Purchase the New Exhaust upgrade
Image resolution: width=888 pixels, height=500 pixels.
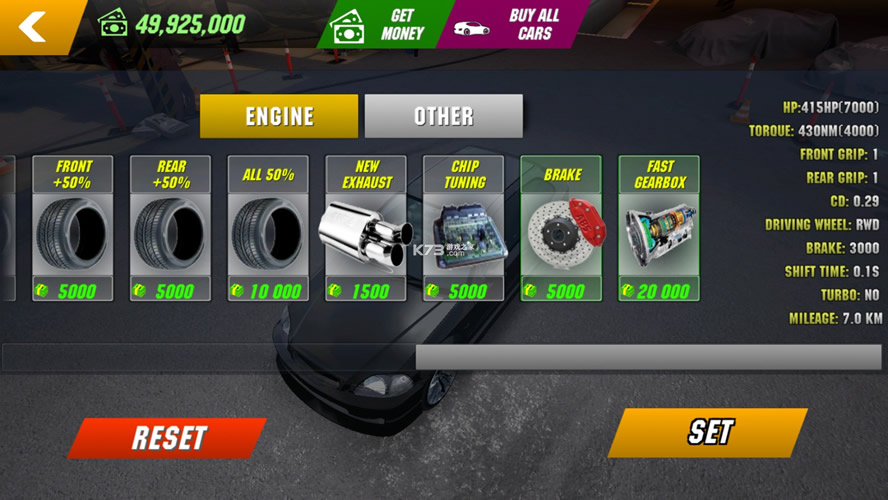pos(366,228)
